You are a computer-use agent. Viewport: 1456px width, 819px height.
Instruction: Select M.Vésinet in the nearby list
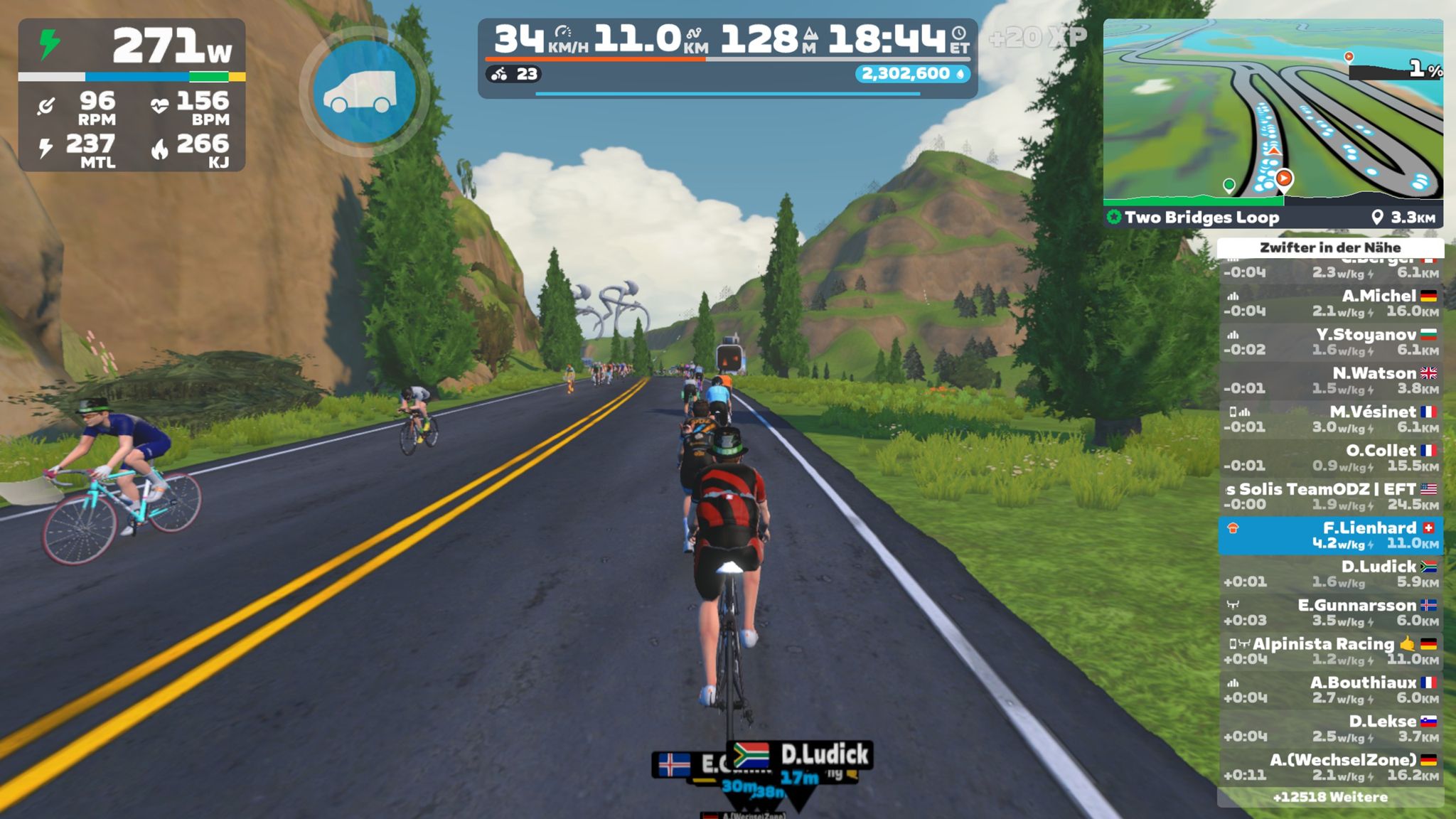point(1329,419)
